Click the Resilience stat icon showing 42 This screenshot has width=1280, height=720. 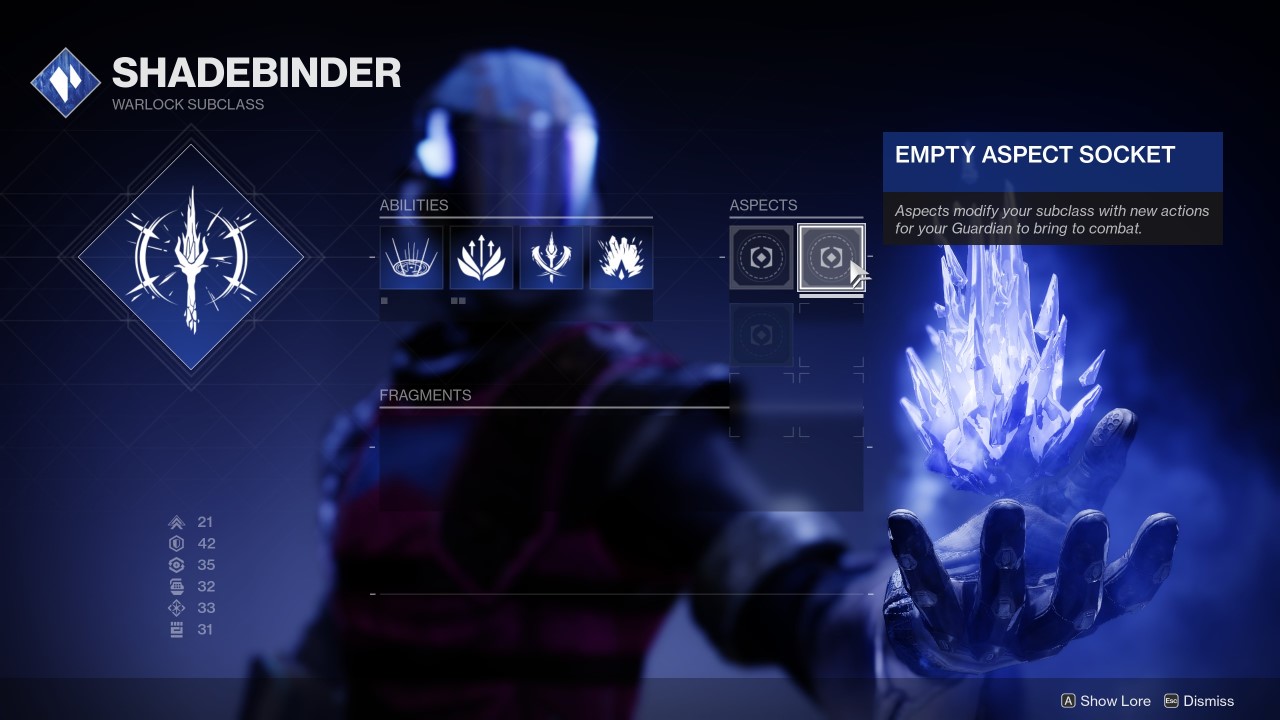pos(176,543)
